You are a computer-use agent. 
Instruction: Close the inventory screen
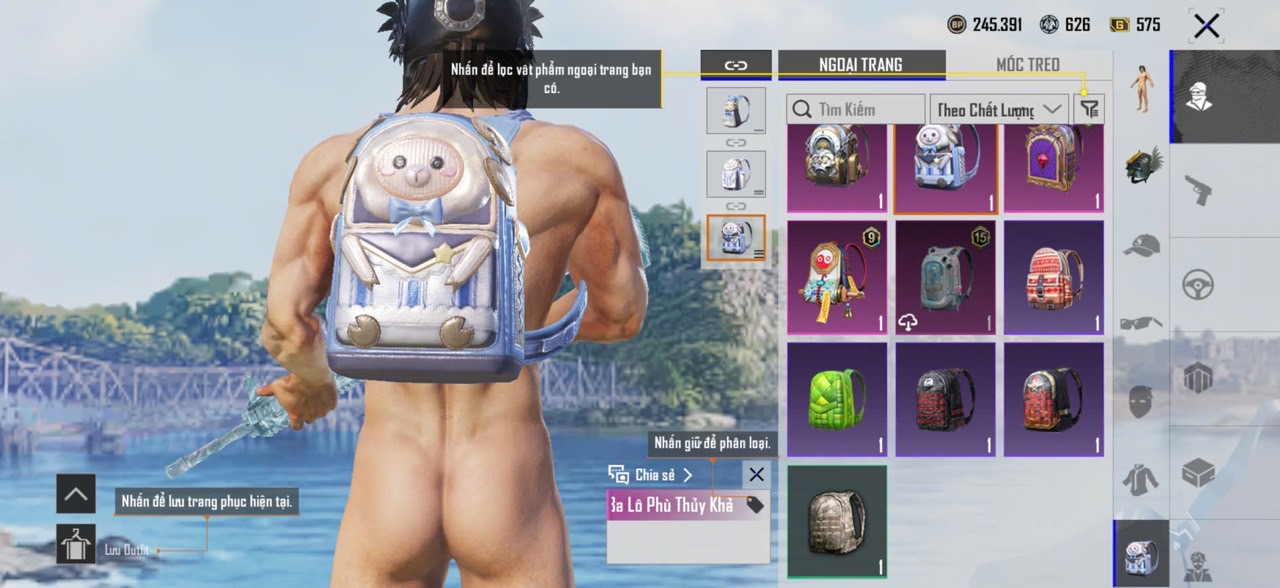(x=1206, y=26)
